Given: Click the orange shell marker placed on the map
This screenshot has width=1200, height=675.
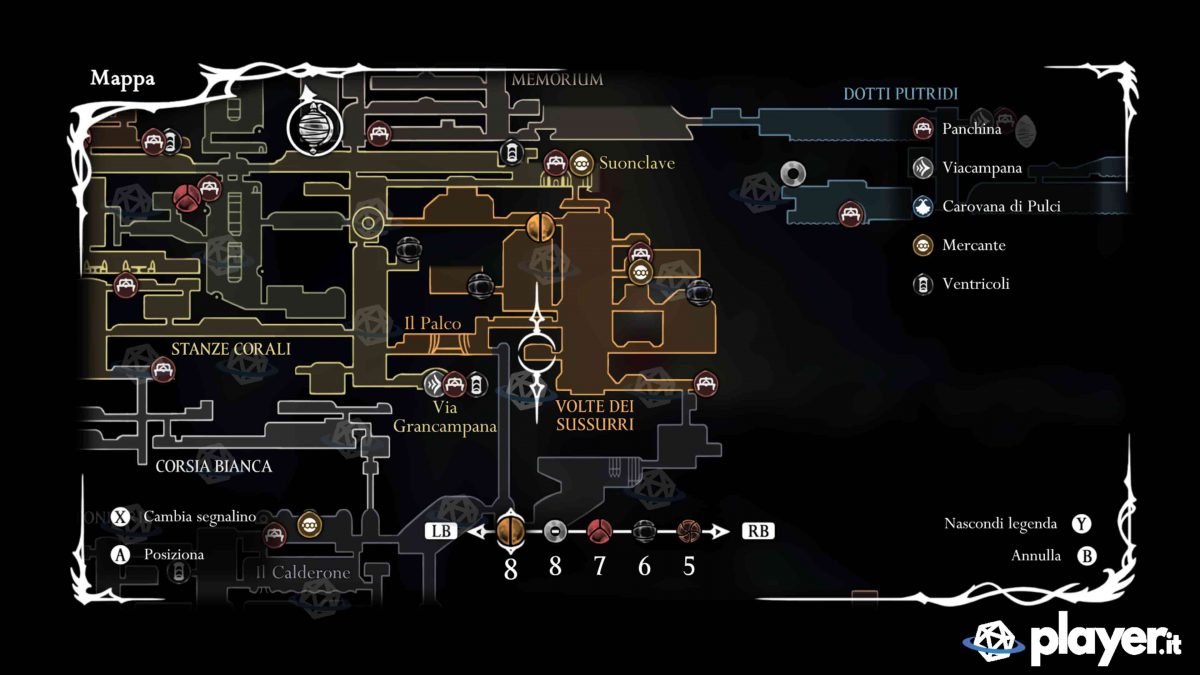Looking at the screenshot, I should [x=540, y=227].
